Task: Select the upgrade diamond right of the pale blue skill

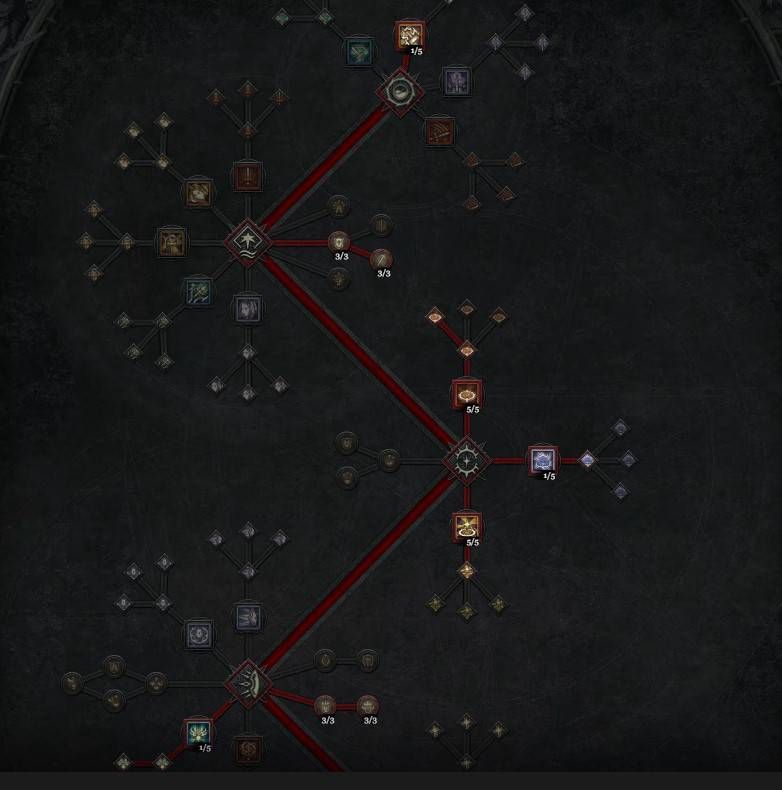Action: tap(587, 460)
